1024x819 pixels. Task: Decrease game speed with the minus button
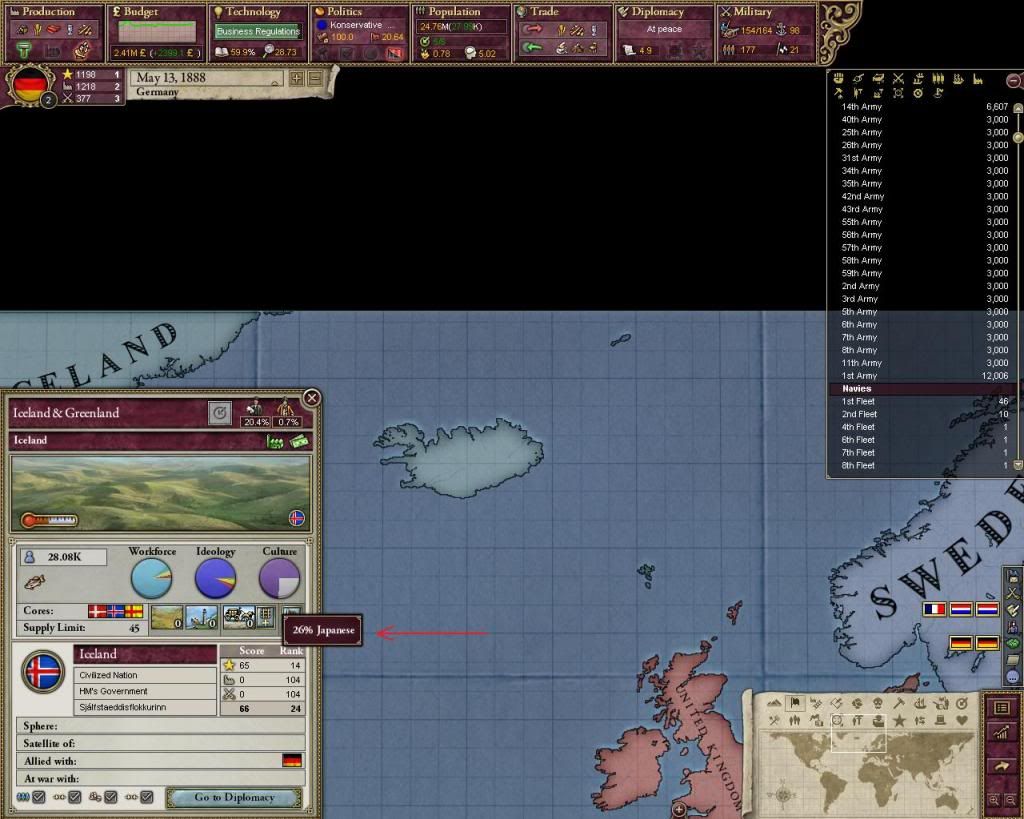click(x=315, y=78)
